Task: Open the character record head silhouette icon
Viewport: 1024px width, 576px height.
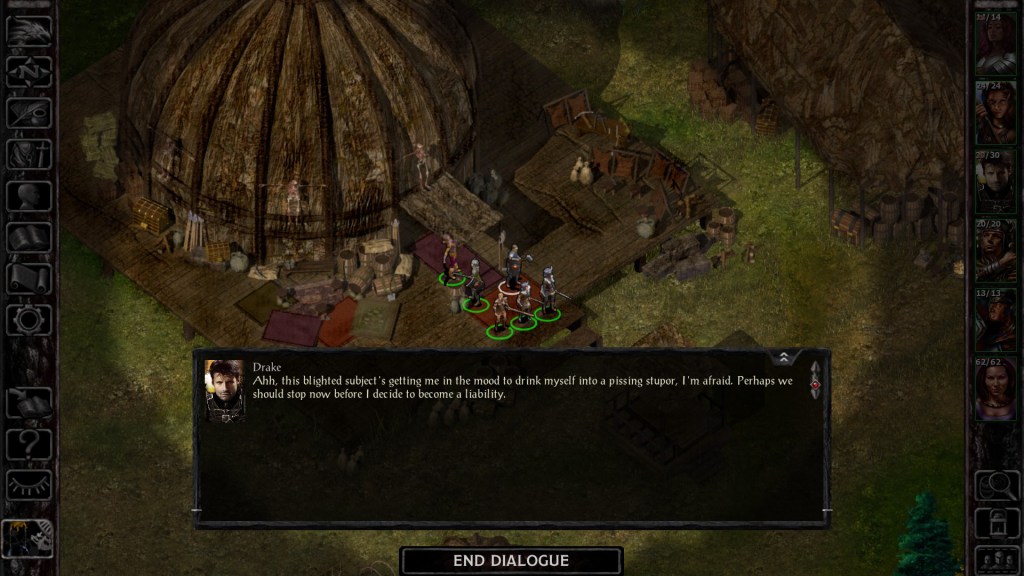Action: click(29, 196)
